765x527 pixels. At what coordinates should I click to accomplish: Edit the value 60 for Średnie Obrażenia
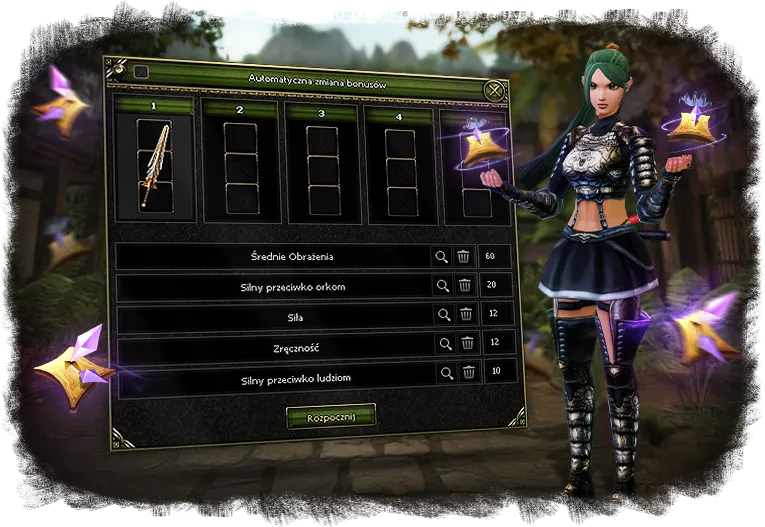tap(492, 257)
